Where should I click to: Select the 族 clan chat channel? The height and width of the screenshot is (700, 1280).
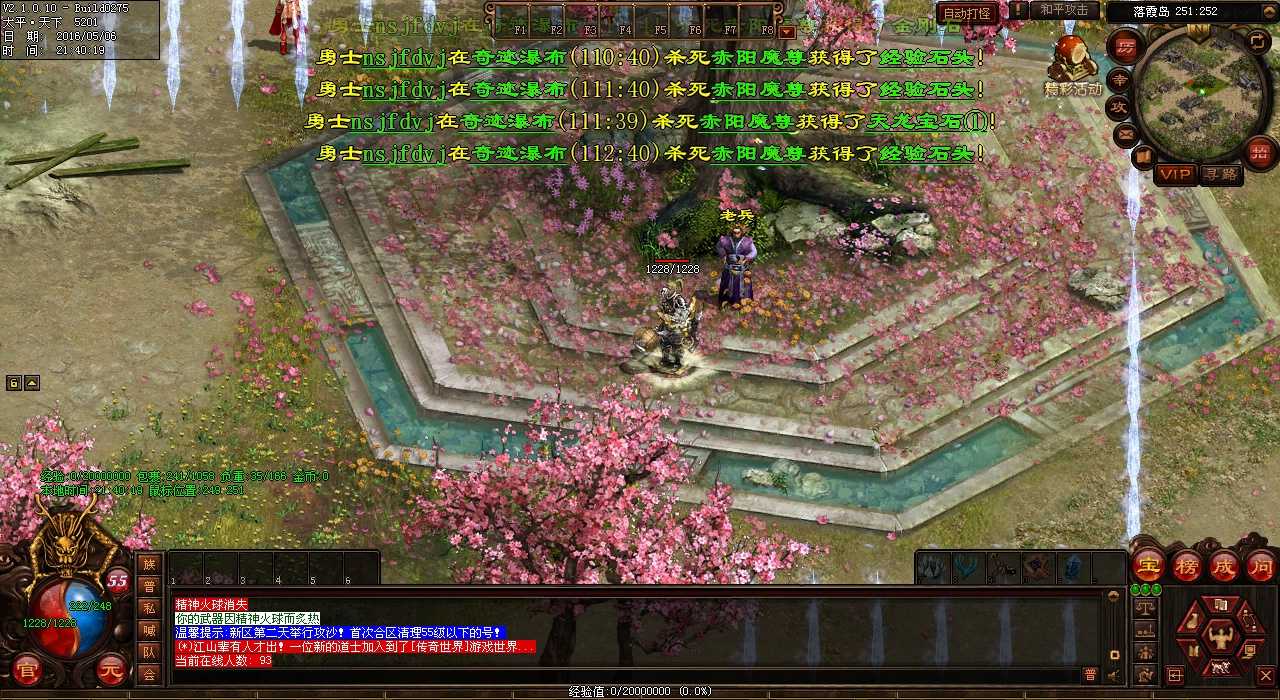pyautogui.click(x=149, y=565)
